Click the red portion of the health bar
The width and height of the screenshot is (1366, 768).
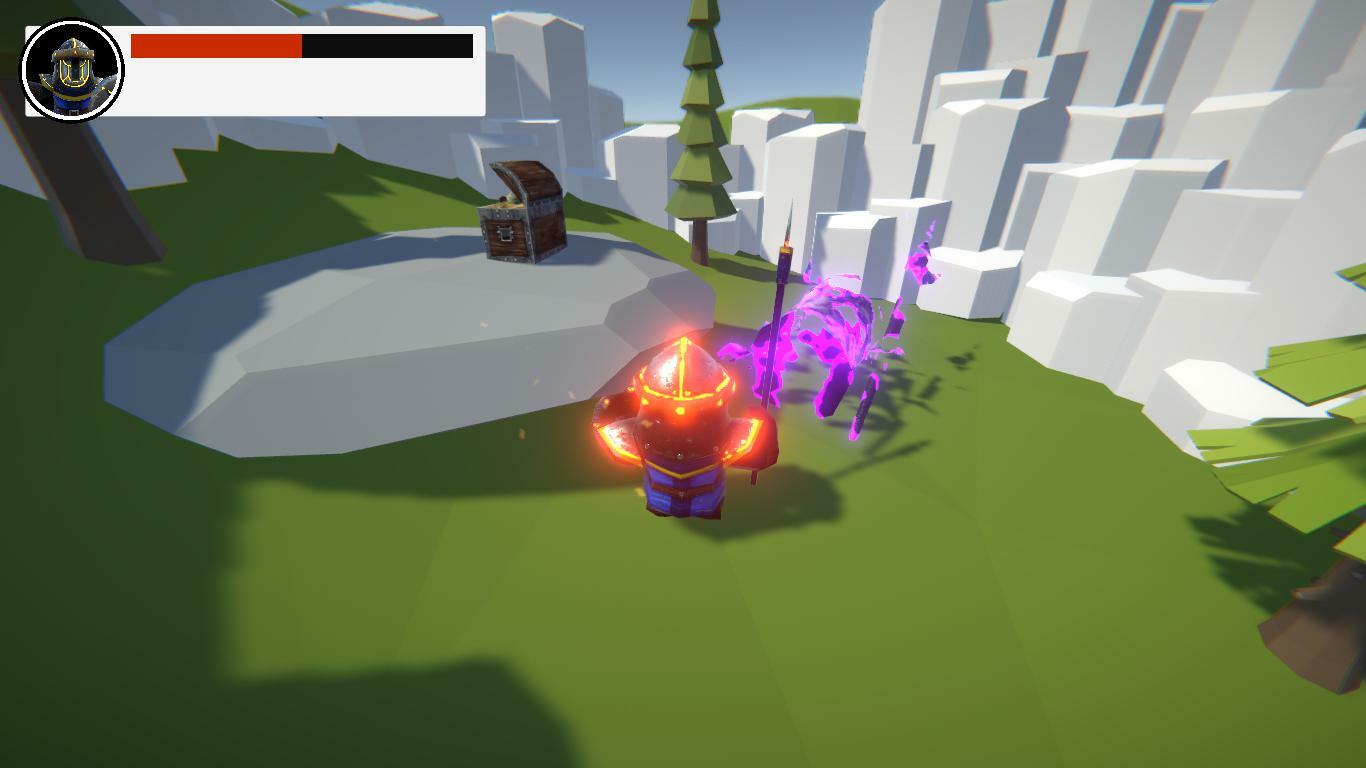[x=215, y=46]
